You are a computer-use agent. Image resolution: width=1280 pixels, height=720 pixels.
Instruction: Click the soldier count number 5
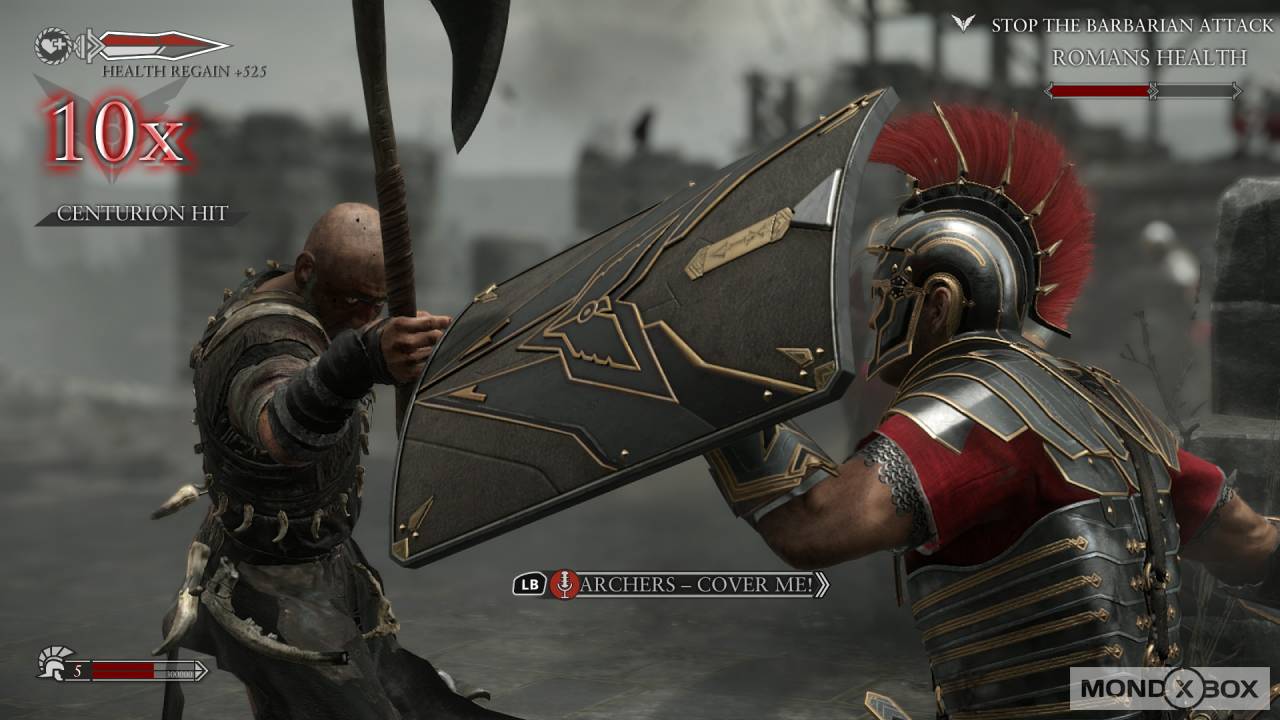78,668
